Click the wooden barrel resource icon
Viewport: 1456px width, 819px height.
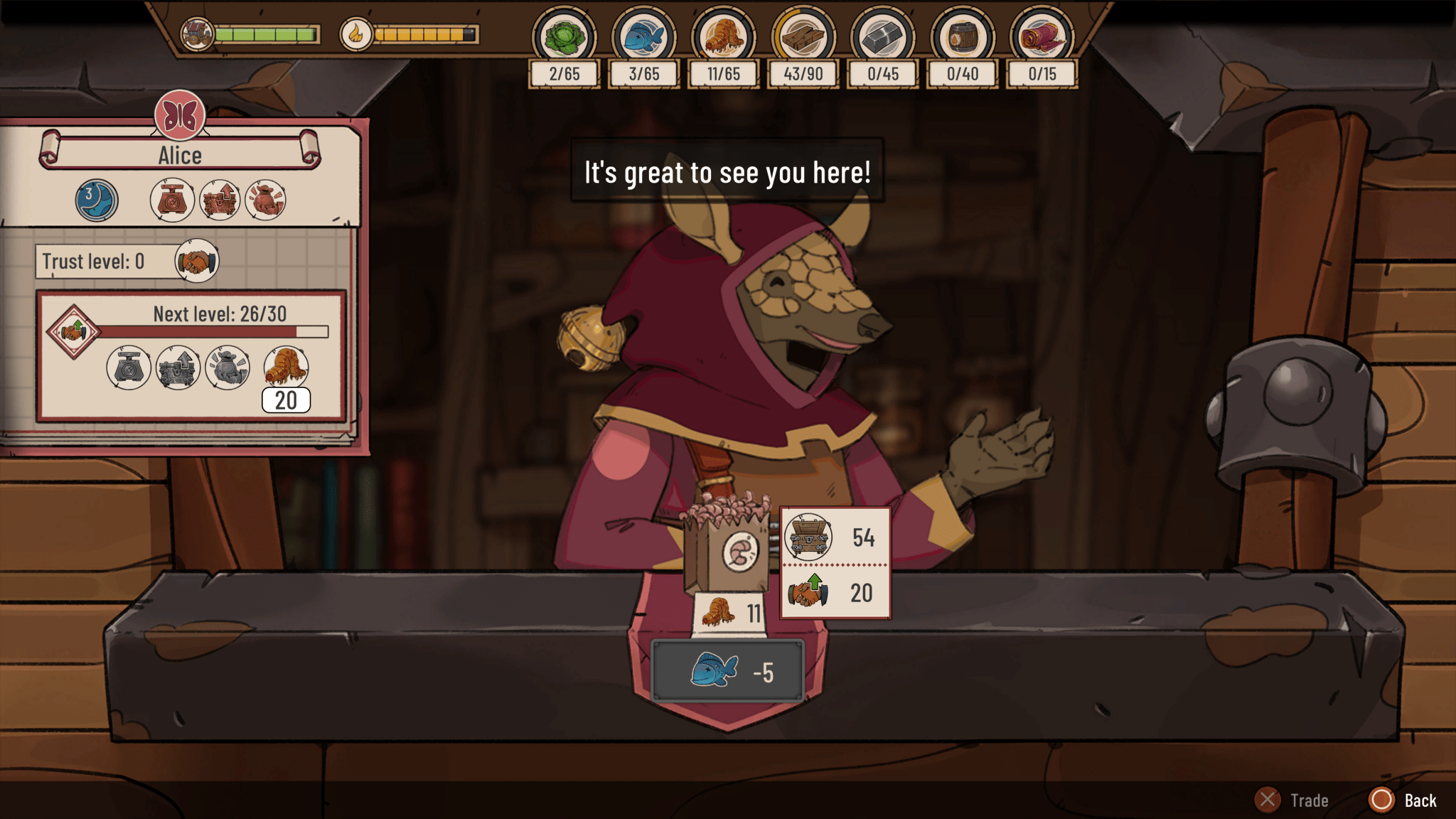(x=962, y=36)
